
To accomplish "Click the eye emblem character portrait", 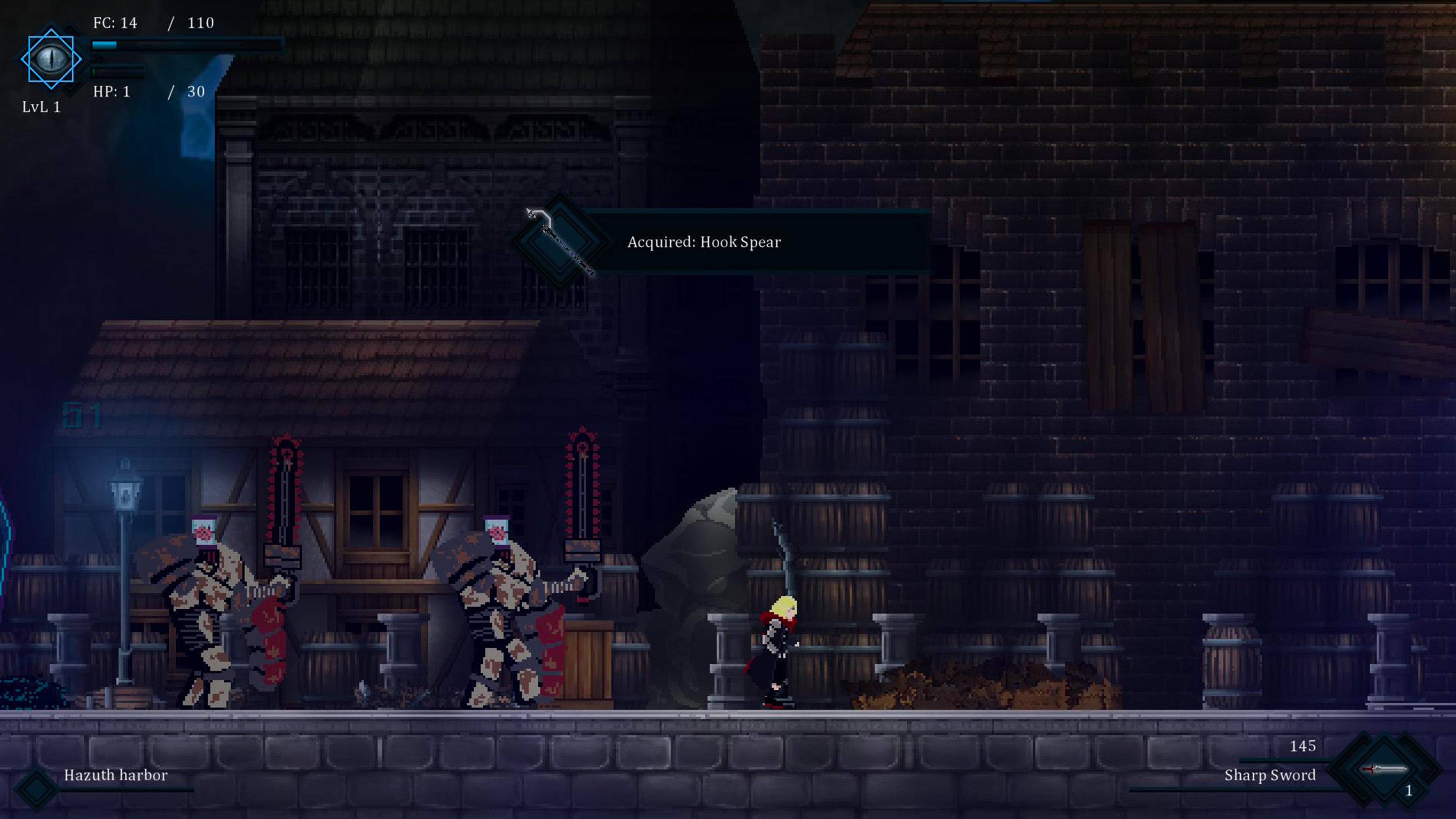I will [51, 59].
